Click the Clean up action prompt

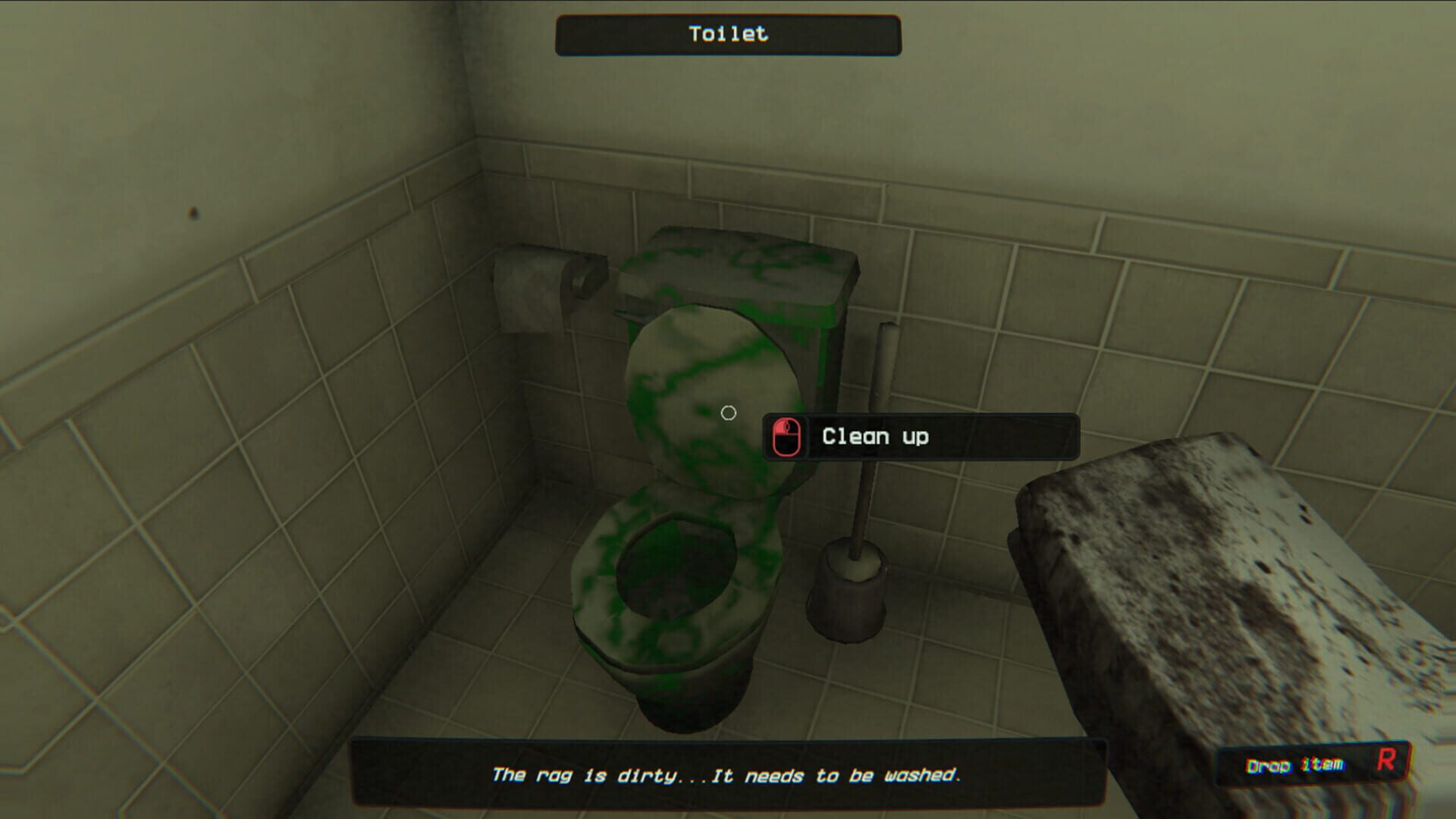click(876, 436)
